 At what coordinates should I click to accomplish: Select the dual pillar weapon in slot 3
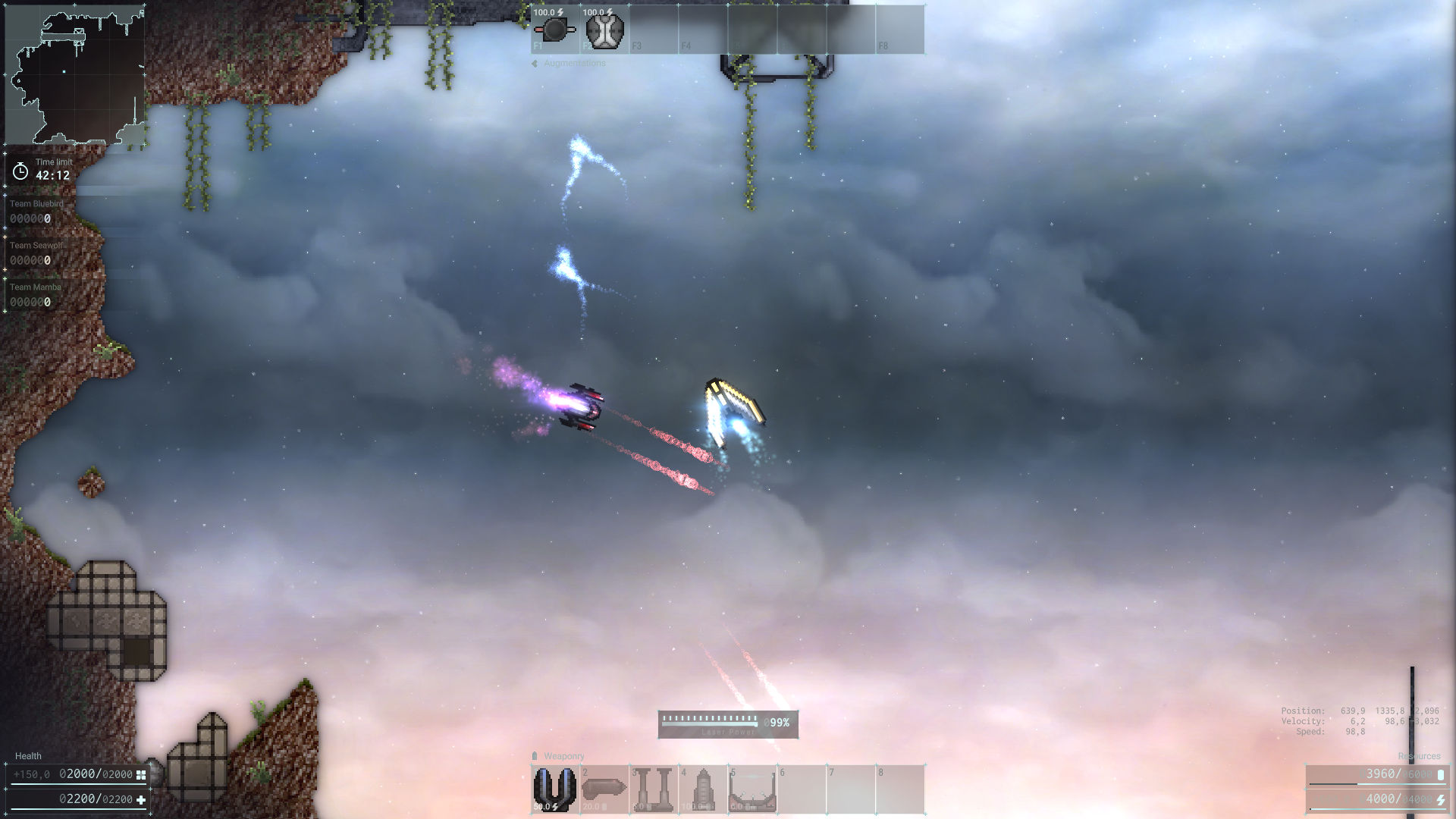point(653,789)
